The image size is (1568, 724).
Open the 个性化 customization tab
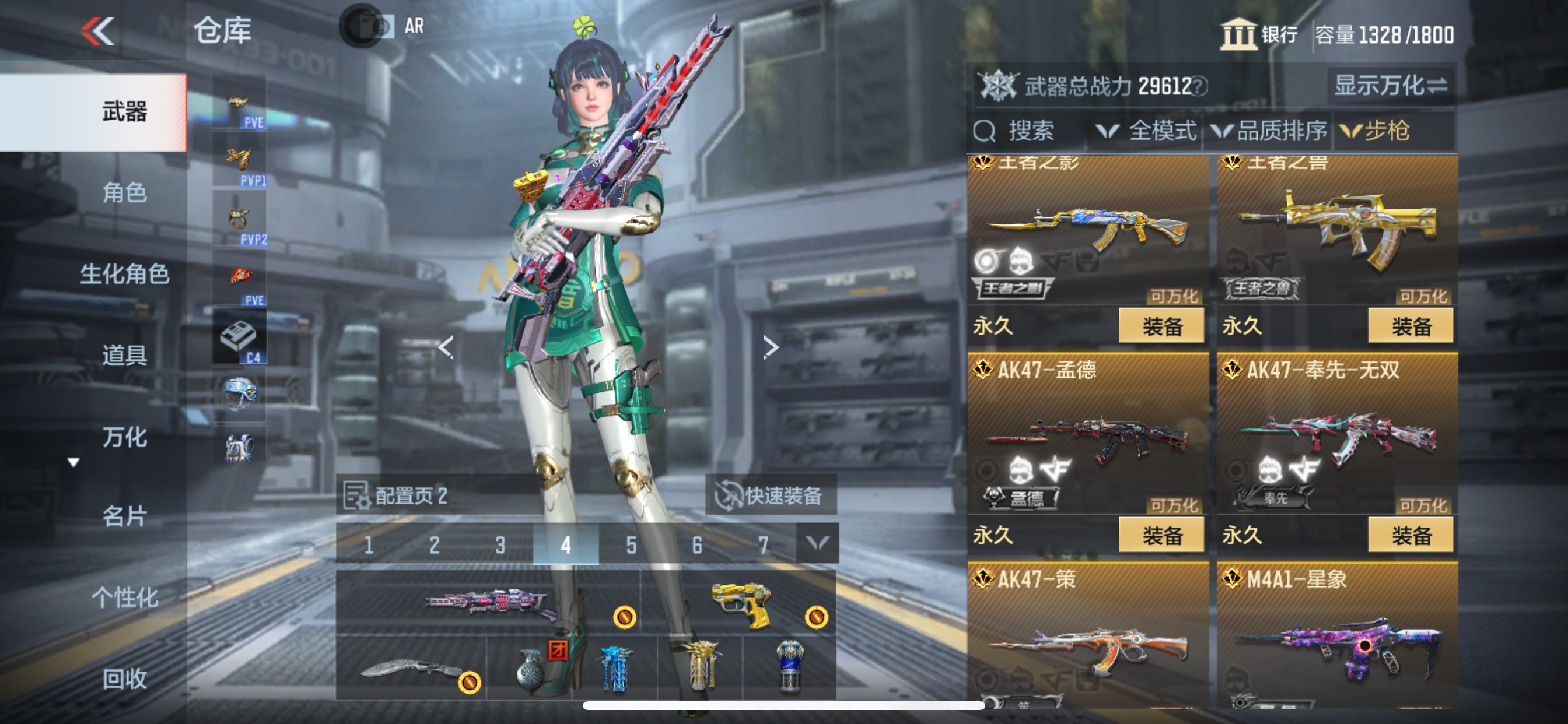click(124, 598)
